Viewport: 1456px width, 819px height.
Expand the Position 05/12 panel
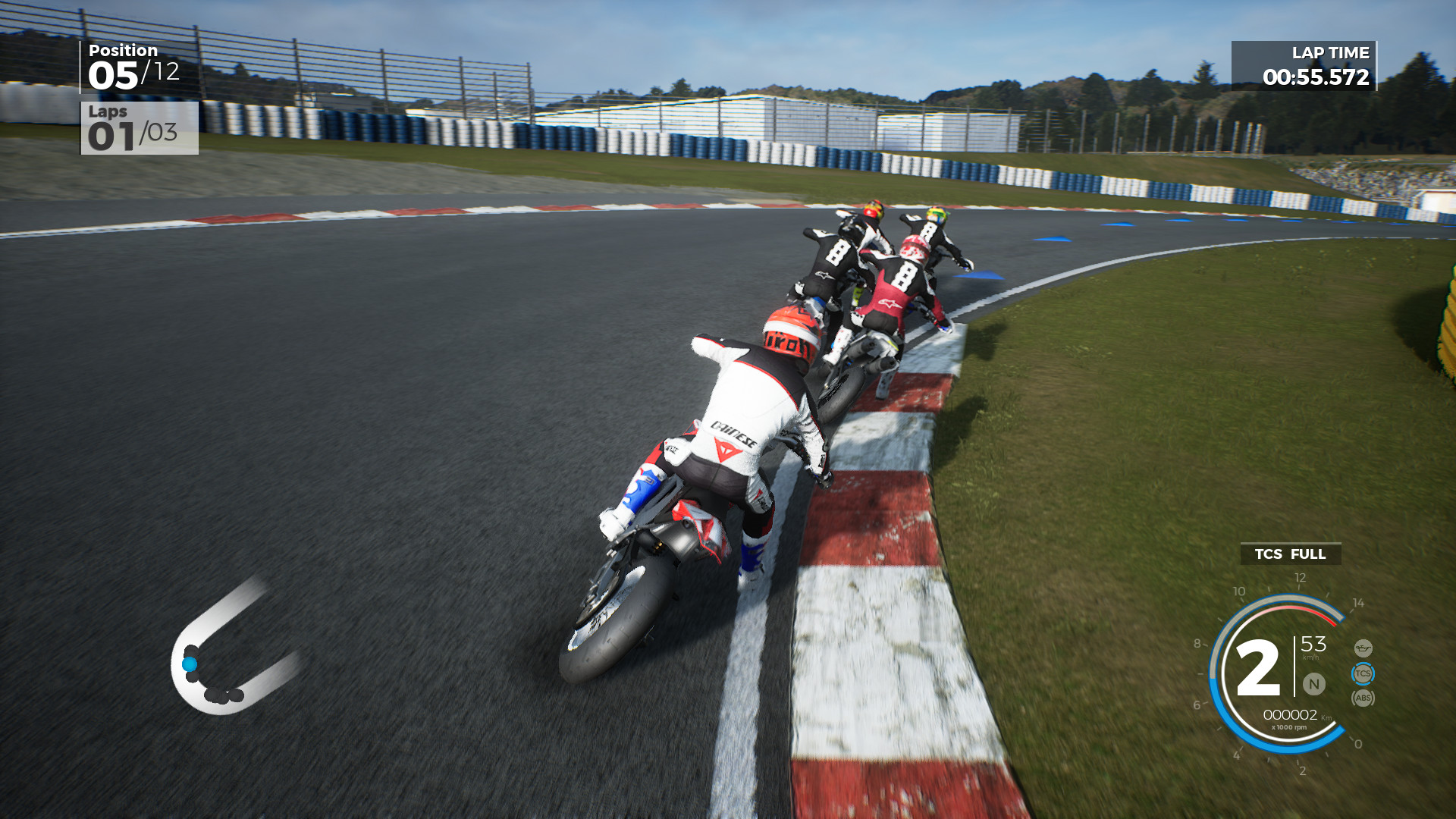(135, 64)
